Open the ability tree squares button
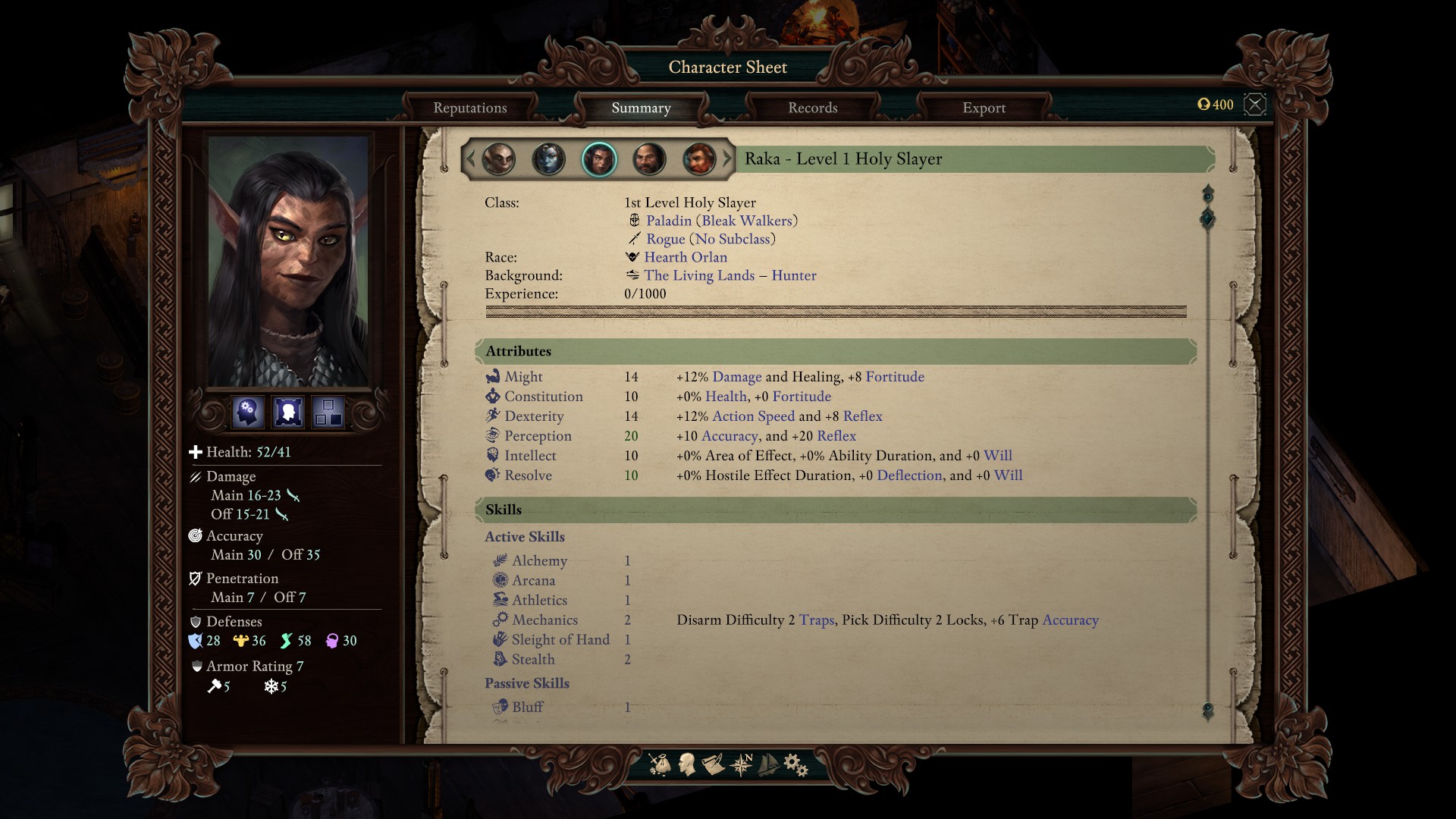Image resolution: width=1456 pixels, height=819 pixels. [328, 412]
